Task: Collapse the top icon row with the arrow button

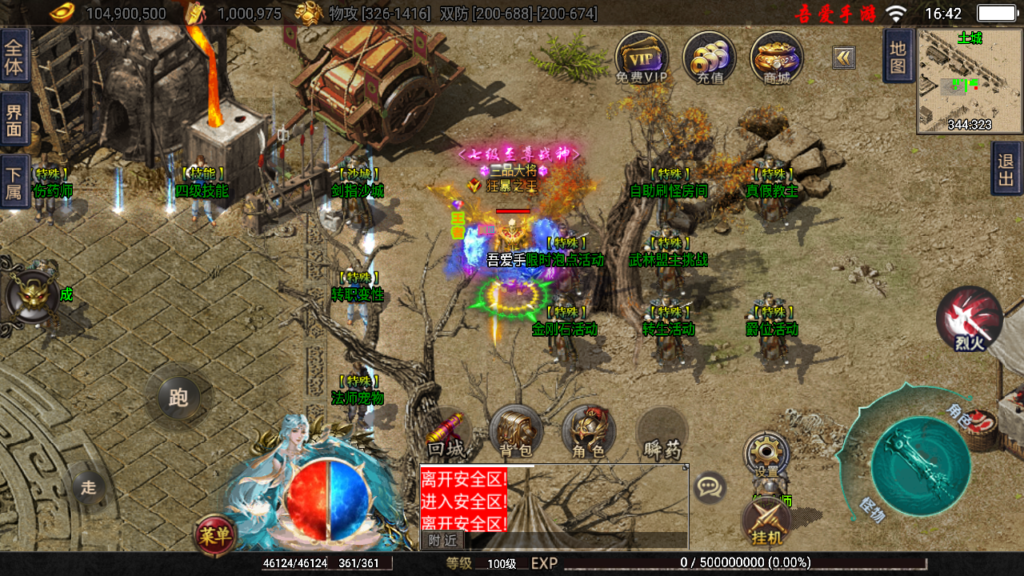Action: pyautogui.click(x=844, y=58)
